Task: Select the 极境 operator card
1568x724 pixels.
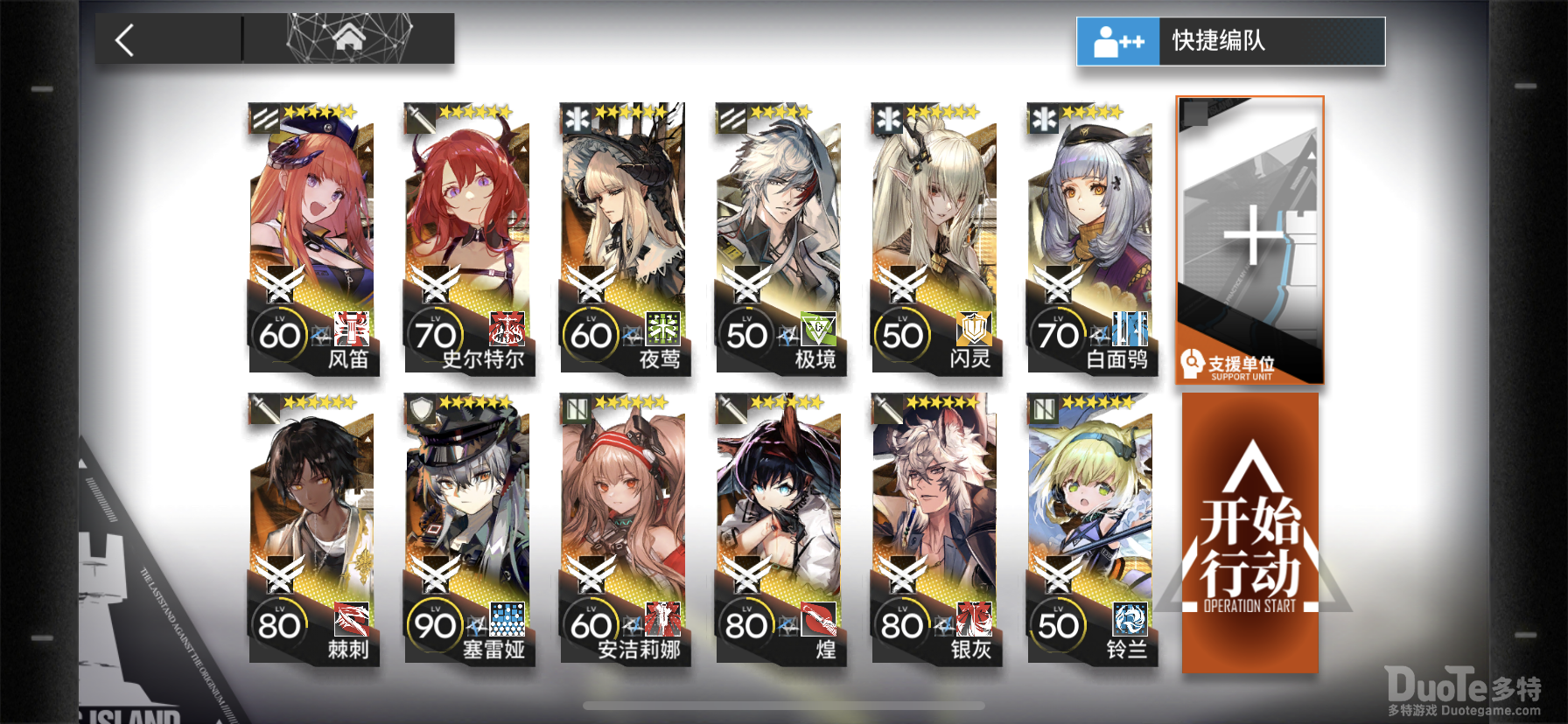Action: click(780, 238)
